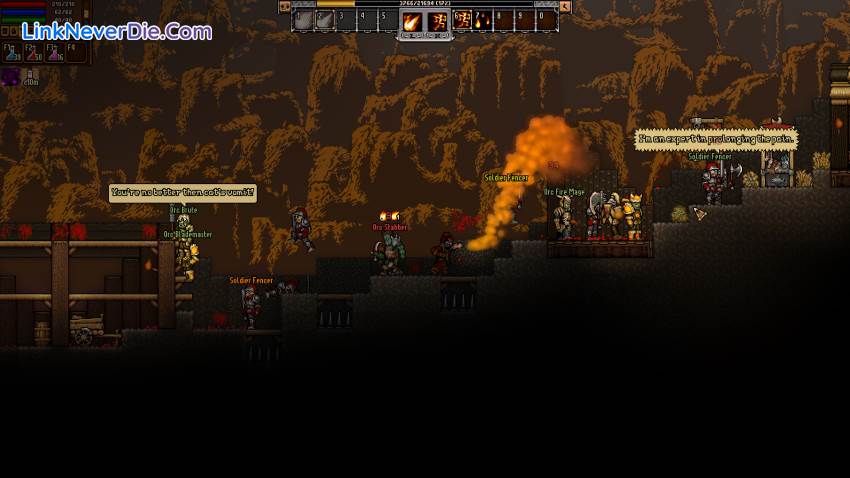The width and height of the screenshot is (850, 478).
Task: Click the right end button of the hotbar
Action: 565,6
